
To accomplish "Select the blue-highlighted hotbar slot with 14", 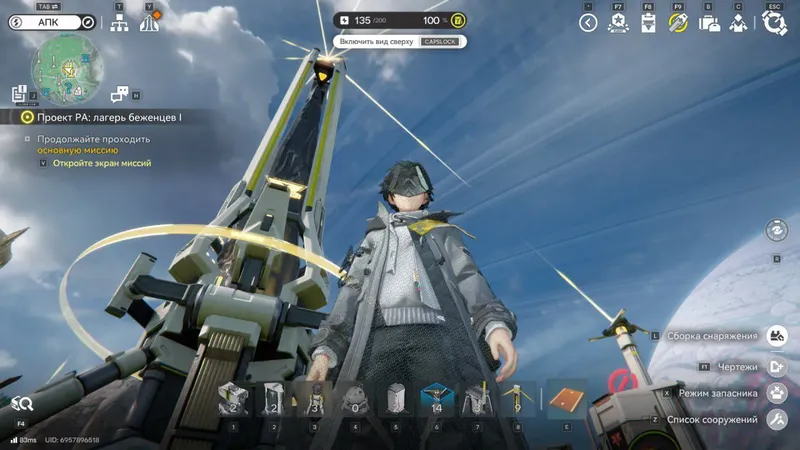I will click(x=435, y=398).
